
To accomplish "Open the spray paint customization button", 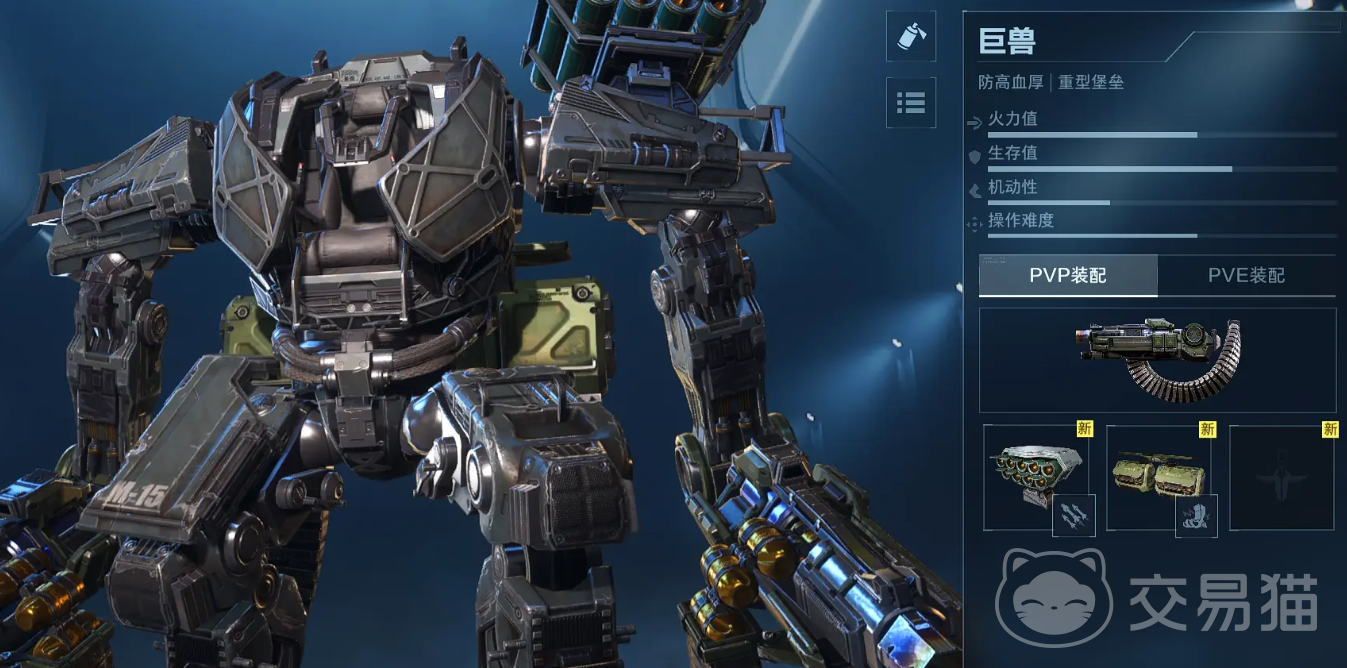I will tap(911, 37).
